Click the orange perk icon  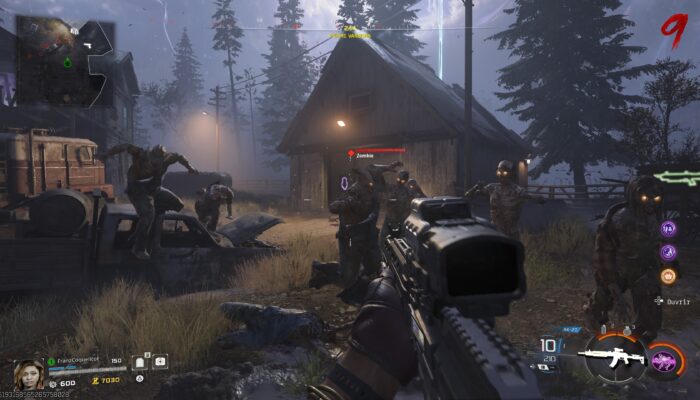coord(668,276)
